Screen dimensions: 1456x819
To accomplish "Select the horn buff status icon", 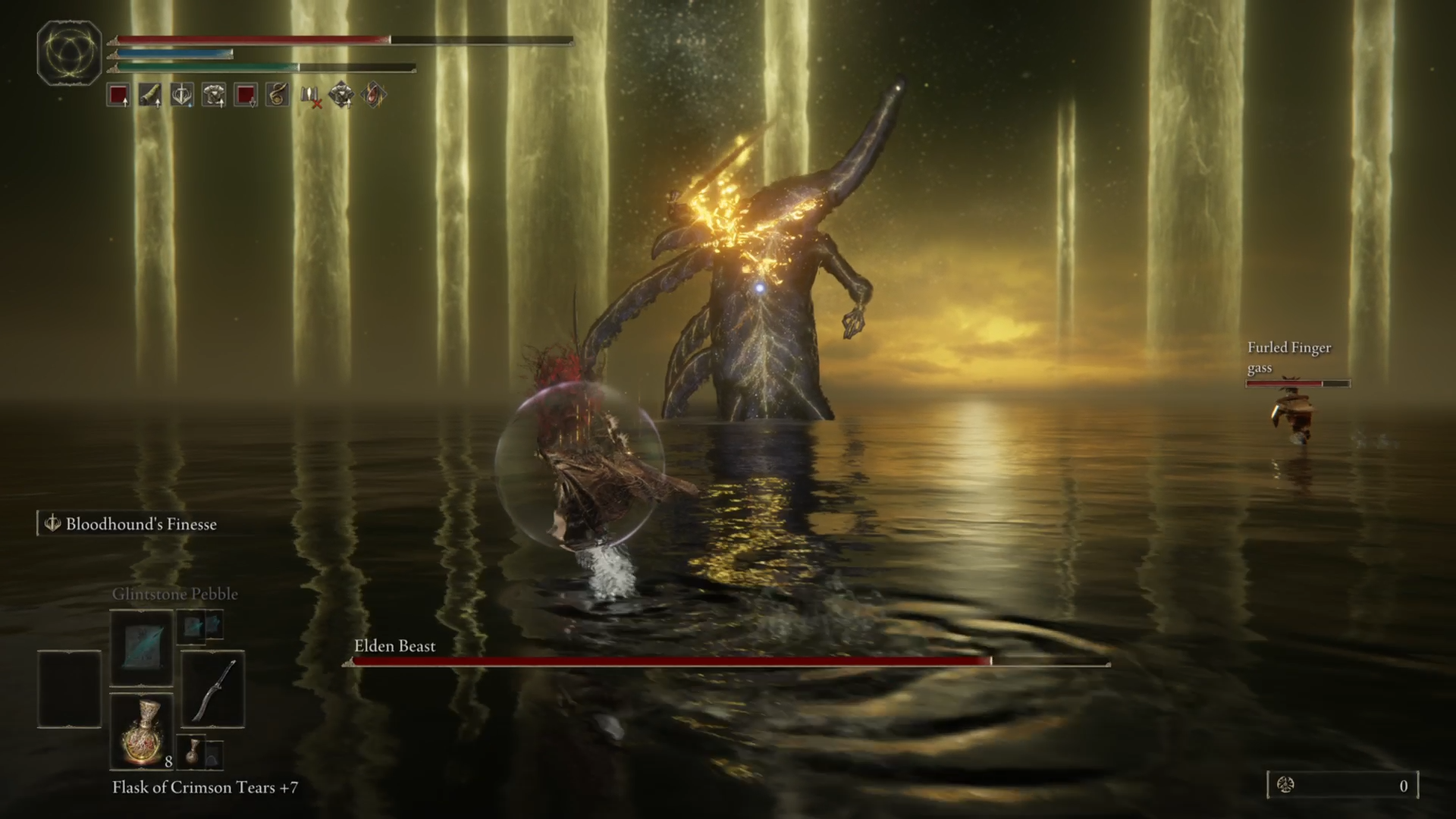I will point(150,96).
